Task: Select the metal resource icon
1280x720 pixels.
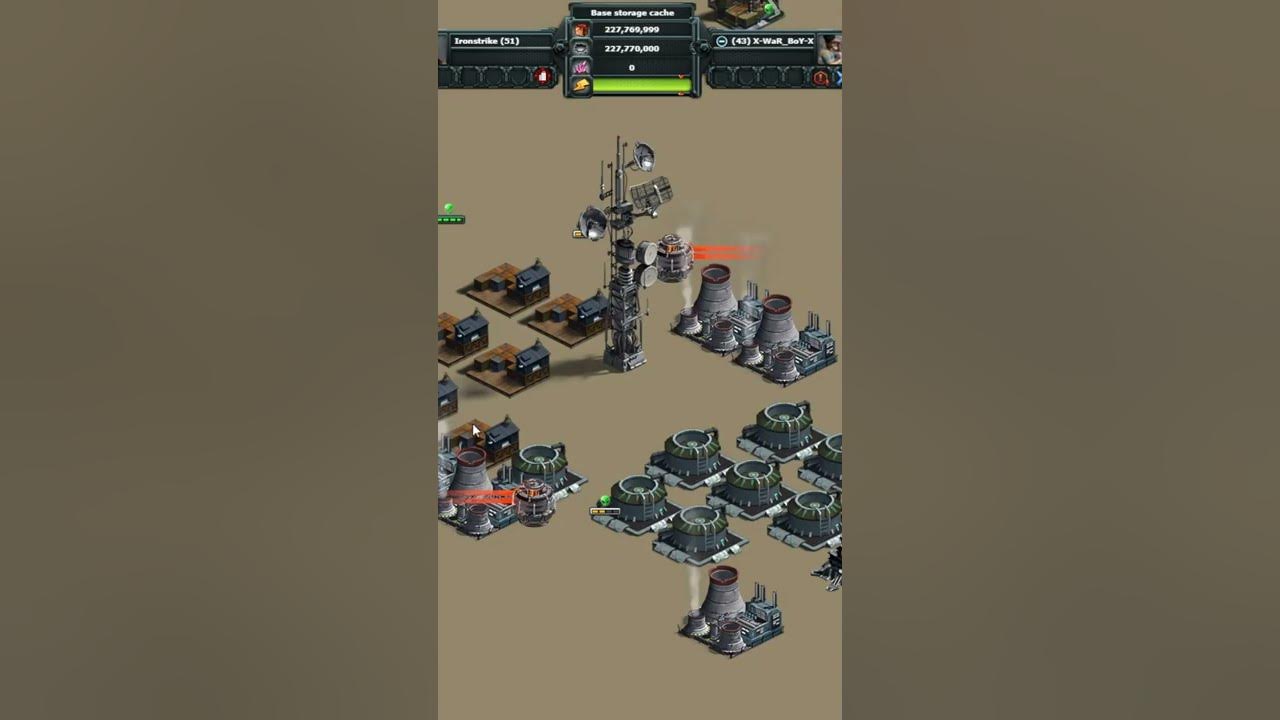Action: click(x=581, y=30)
